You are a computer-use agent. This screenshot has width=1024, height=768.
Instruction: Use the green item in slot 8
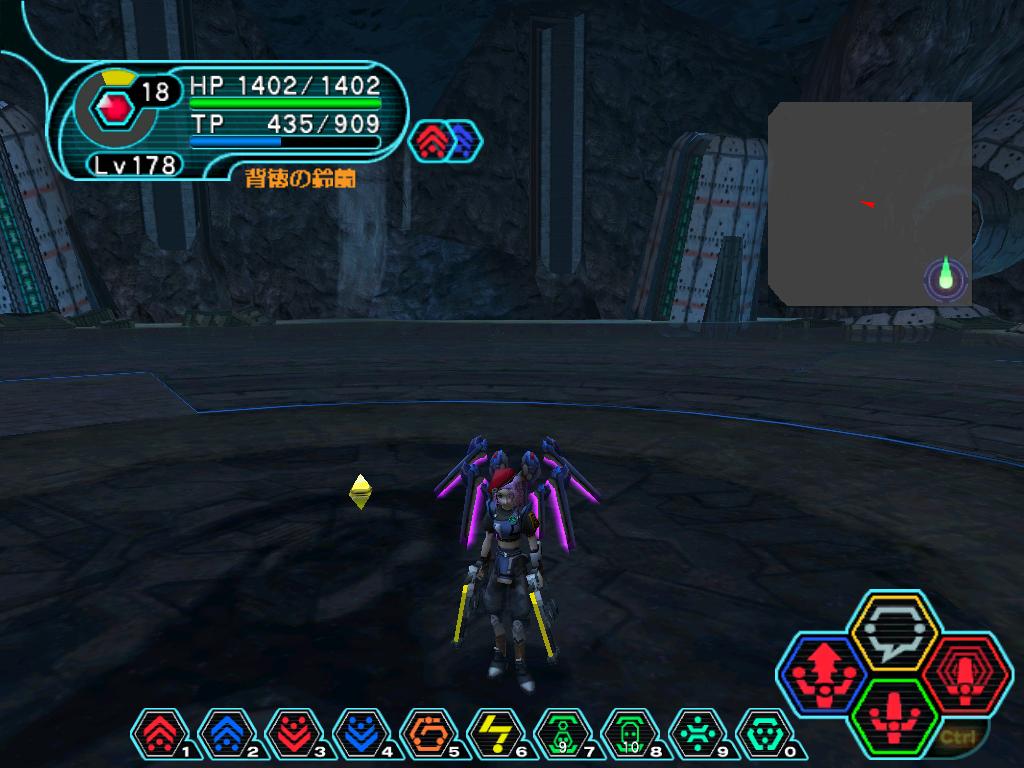click(x=628, y=735)
